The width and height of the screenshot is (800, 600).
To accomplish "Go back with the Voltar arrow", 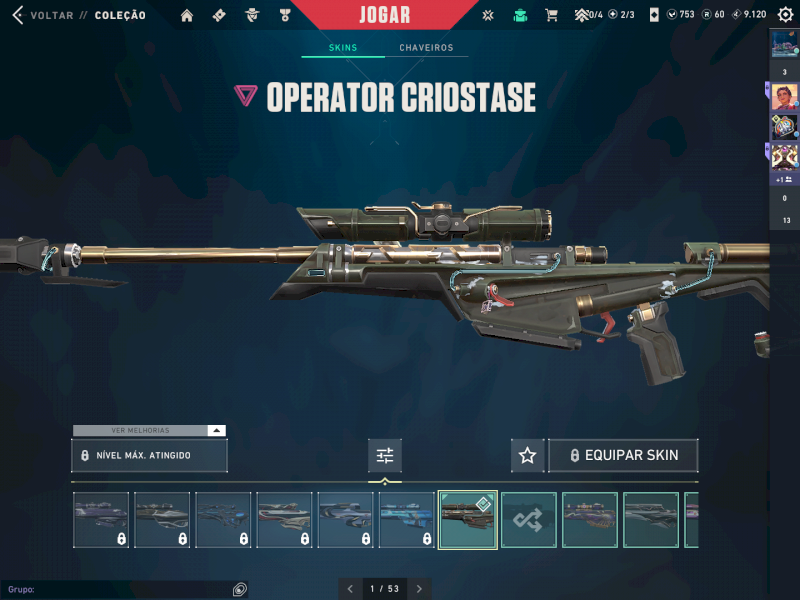I will pos(17,15).
